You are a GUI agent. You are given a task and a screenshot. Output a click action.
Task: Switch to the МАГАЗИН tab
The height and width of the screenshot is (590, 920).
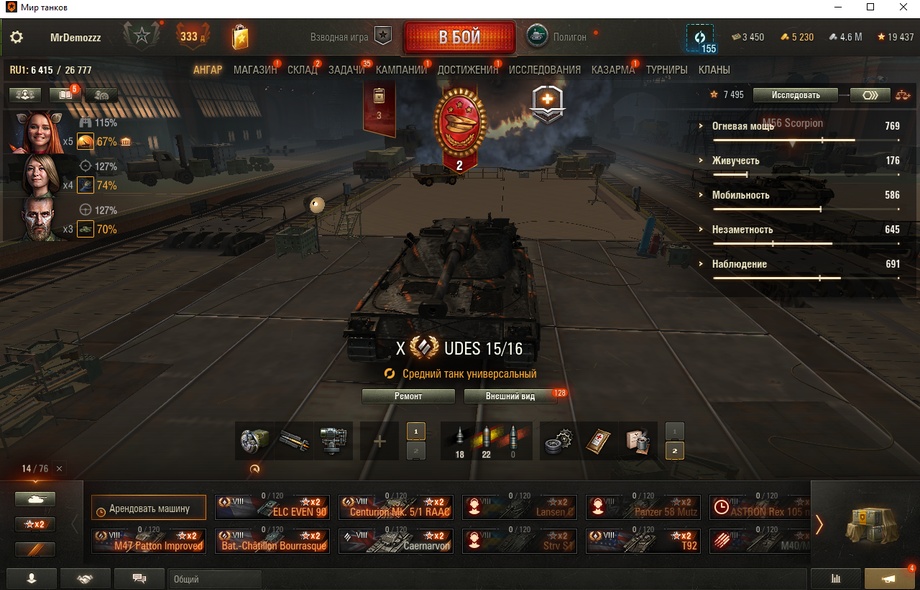tap(255, 70)
